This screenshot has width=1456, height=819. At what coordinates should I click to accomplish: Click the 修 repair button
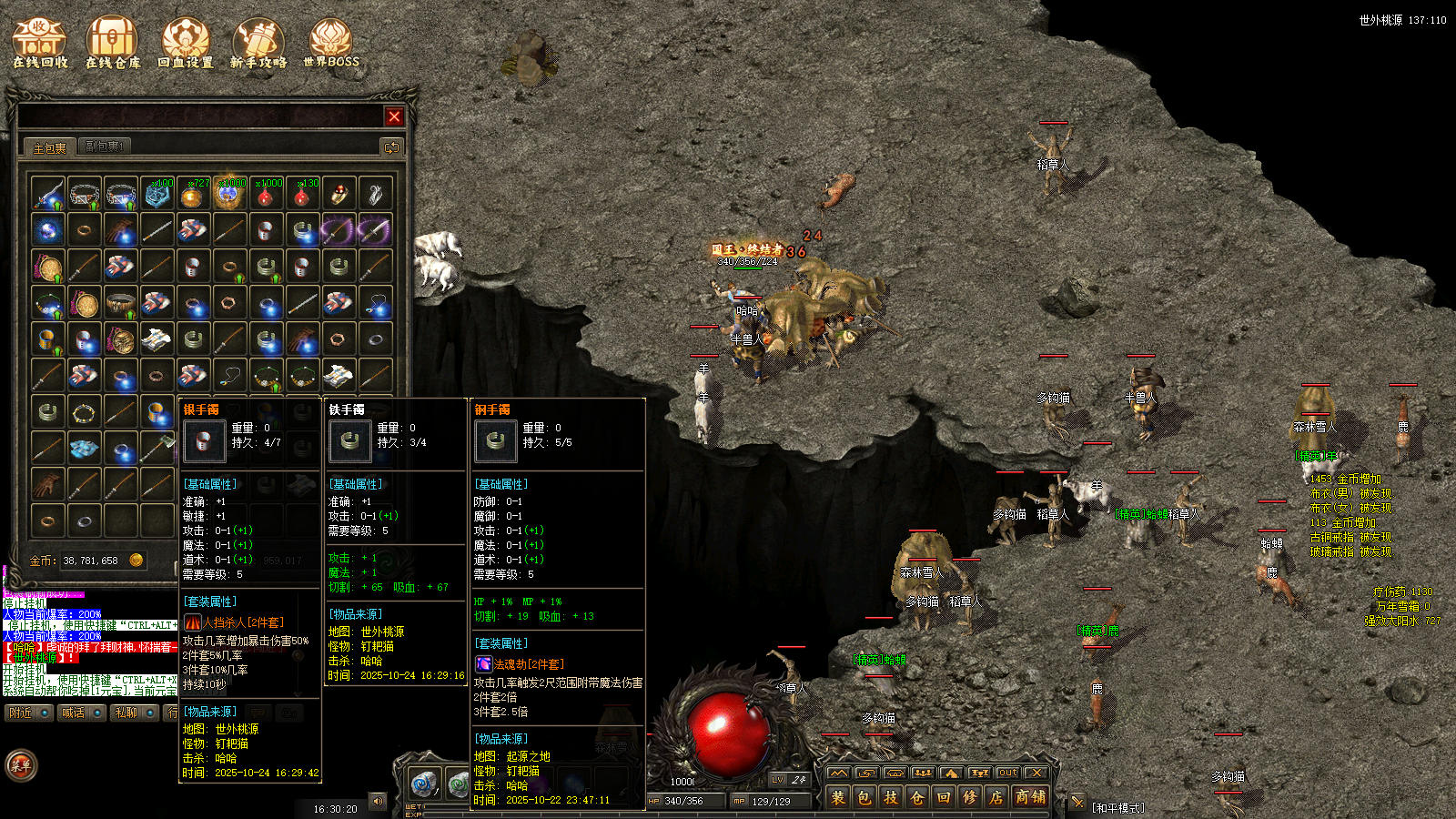(970, 797)
